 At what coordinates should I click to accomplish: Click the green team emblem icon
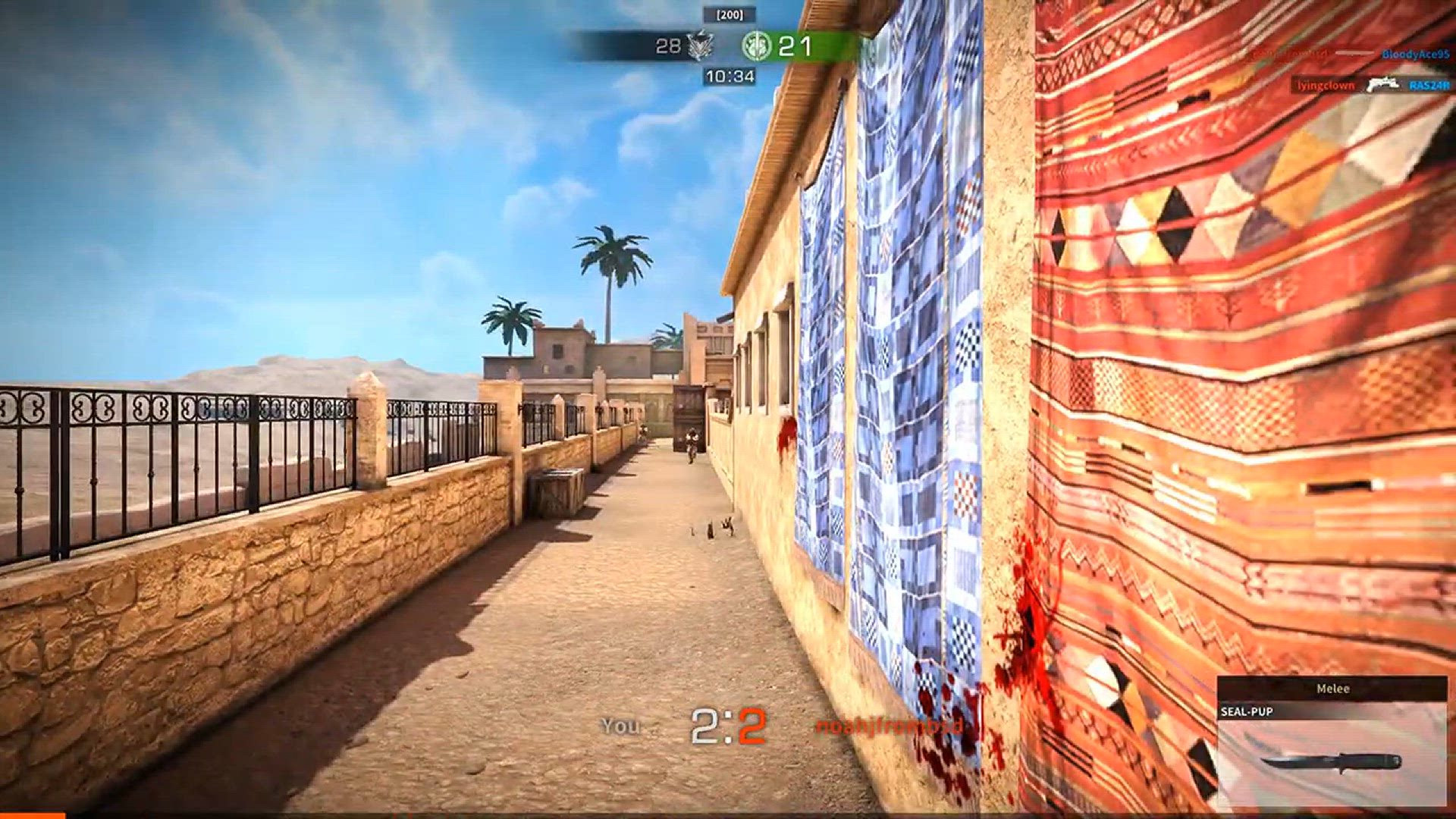click(756, 46)
